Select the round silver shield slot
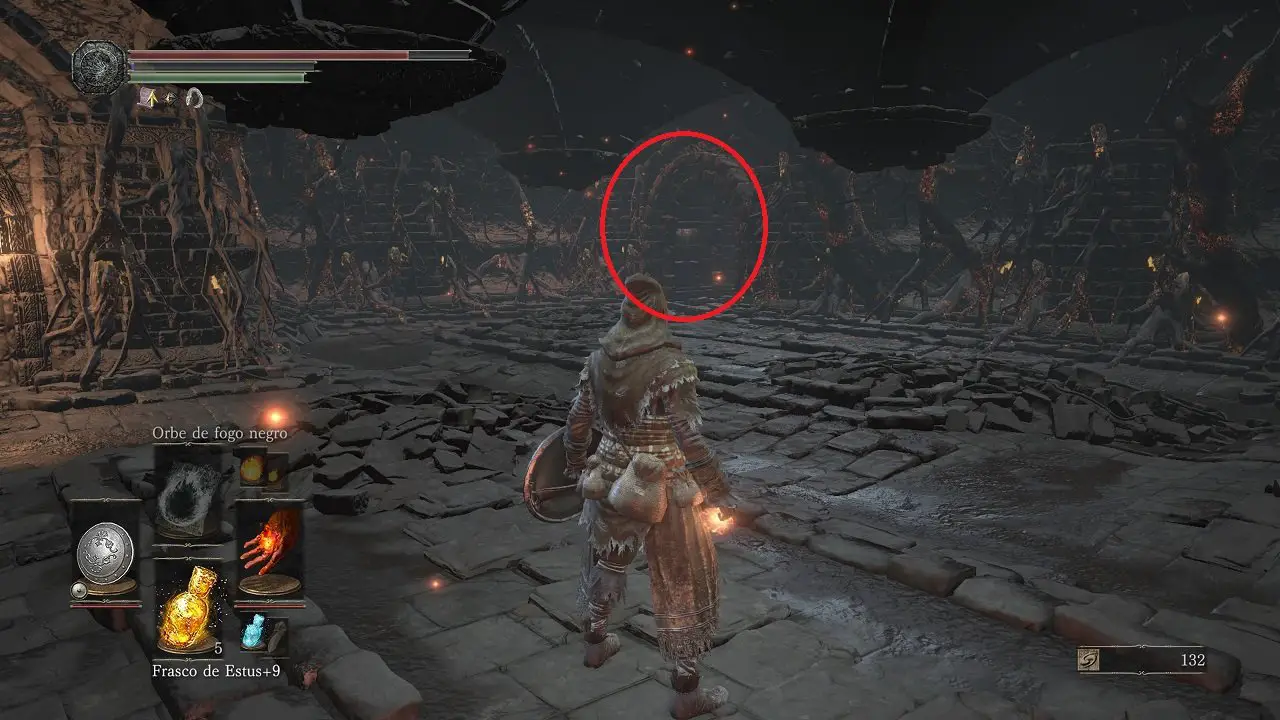Image resolution: width=1280 pixels, height=720 pixels. [105, 552]
